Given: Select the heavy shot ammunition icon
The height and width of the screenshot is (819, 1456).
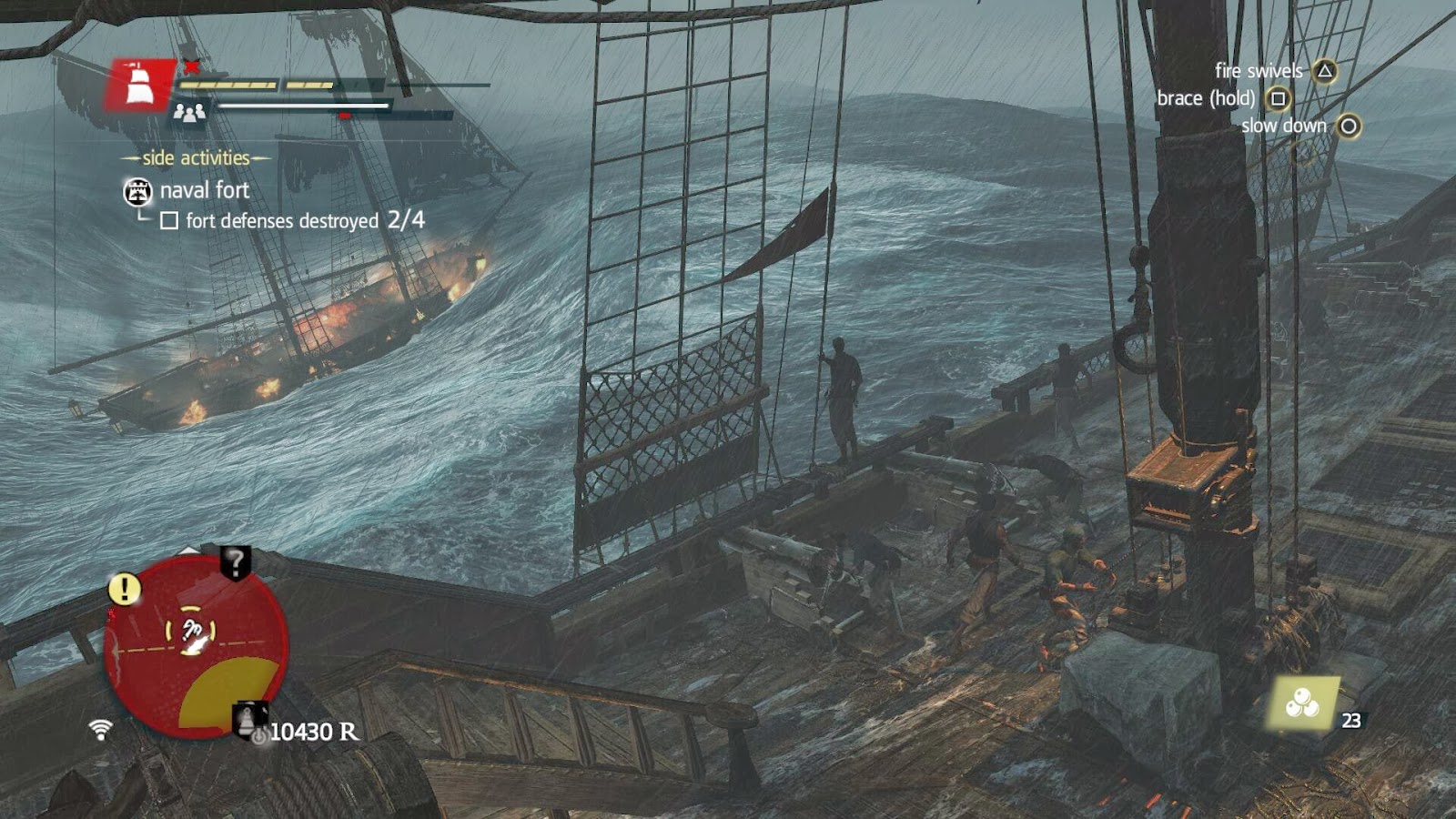Looking at the screenshot, I should click(1303, 703).
